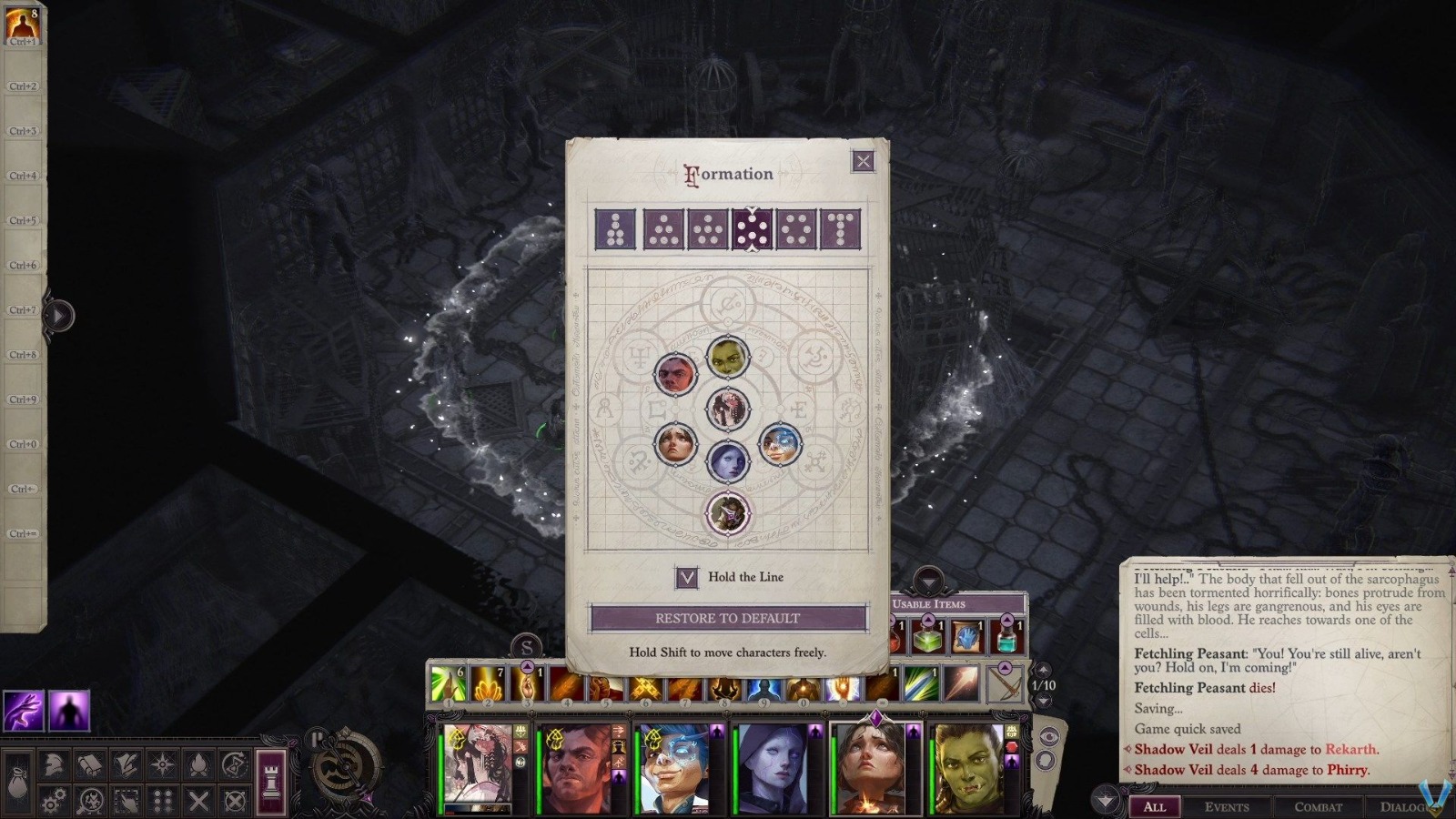Select the orc companion's portrait in the party bar

[970, 764]
